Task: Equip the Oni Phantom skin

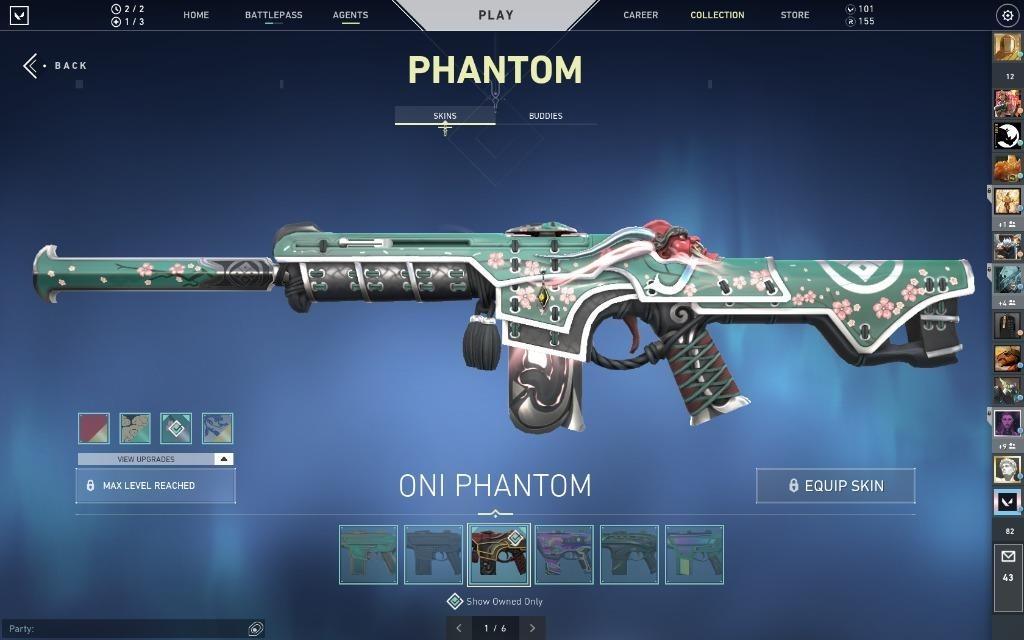Action: click(x=835, y=486)
